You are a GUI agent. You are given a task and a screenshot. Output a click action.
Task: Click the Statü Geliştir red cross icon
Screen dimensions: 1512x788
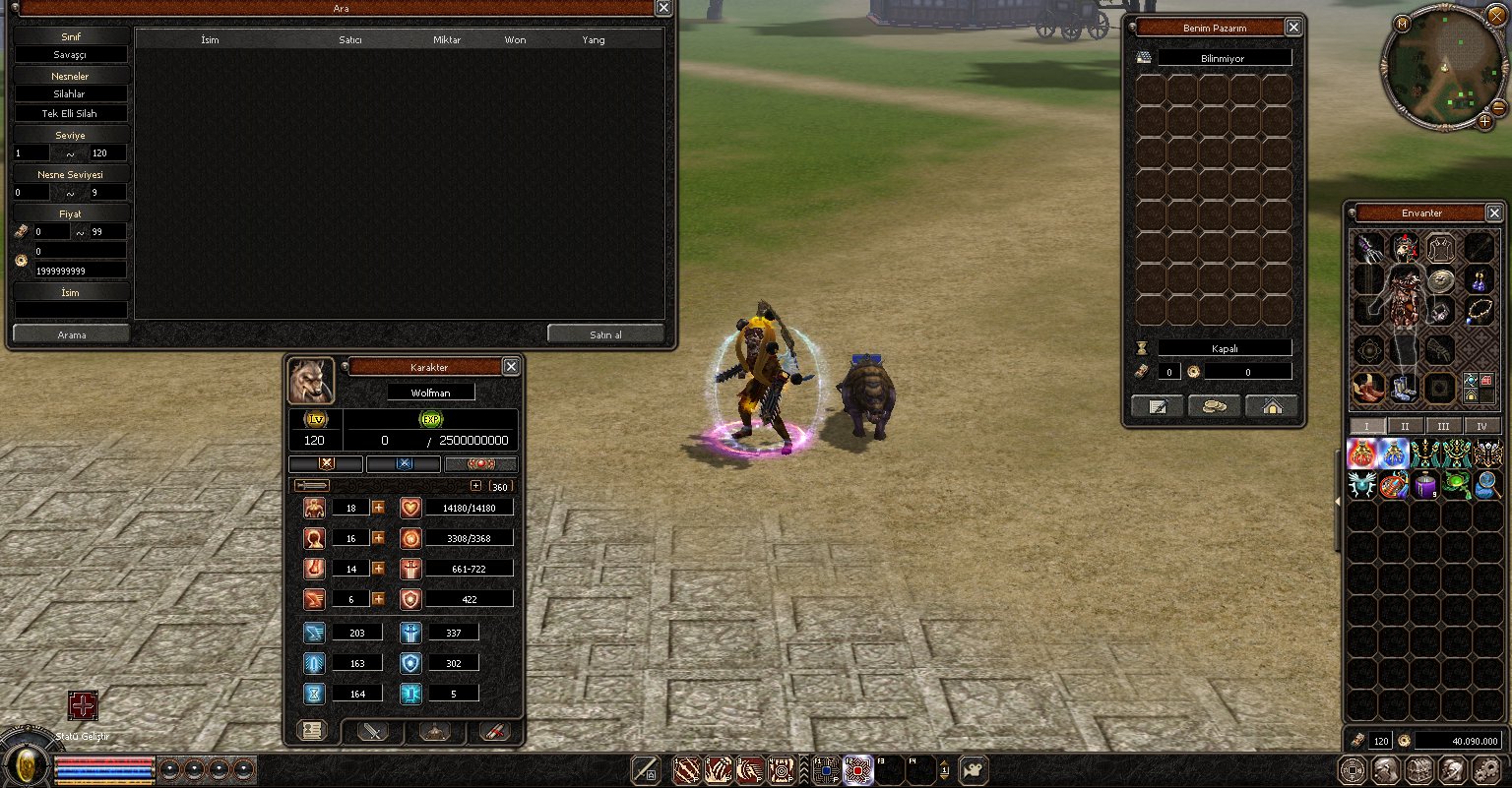[83, 705]
